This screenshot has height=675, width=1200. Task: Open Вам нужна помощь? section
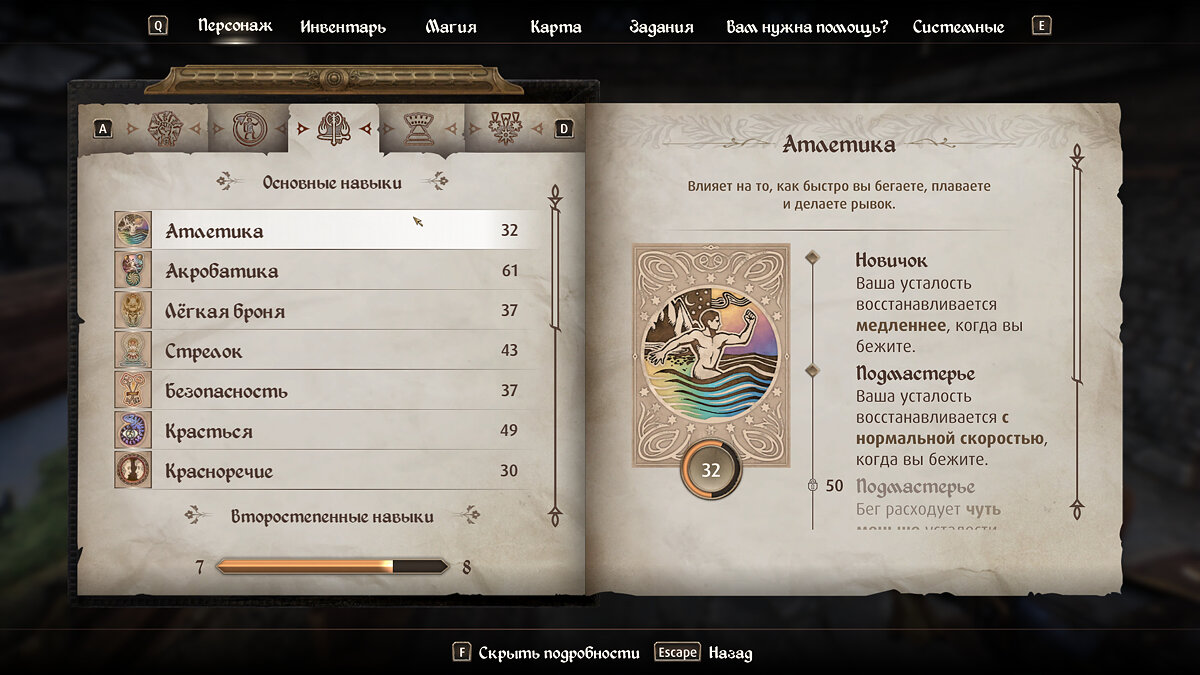pos(806,27)
